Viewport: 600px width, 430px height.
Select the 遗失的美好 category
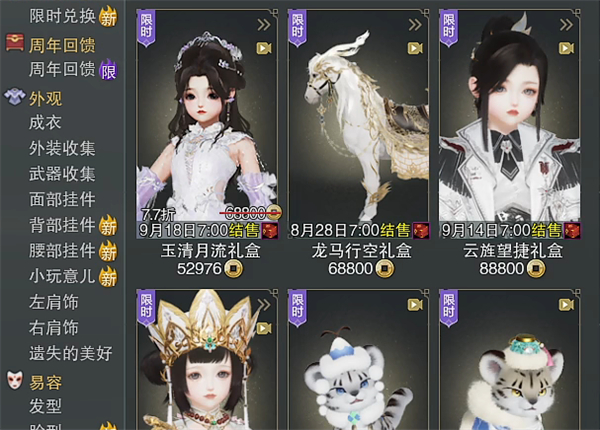tap(70, 353)
